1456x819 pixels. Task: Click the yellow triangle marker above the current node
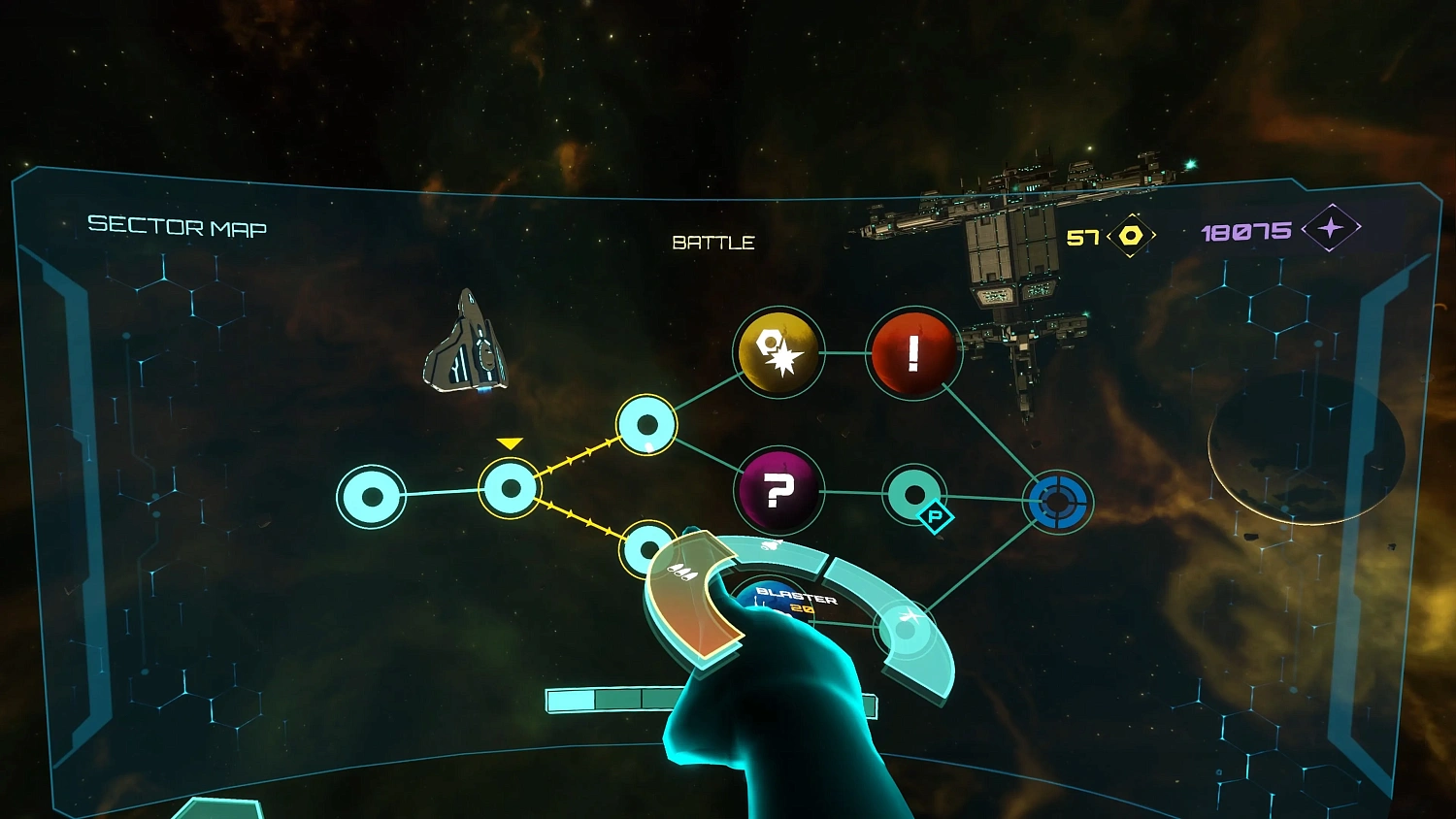point(510,442)
